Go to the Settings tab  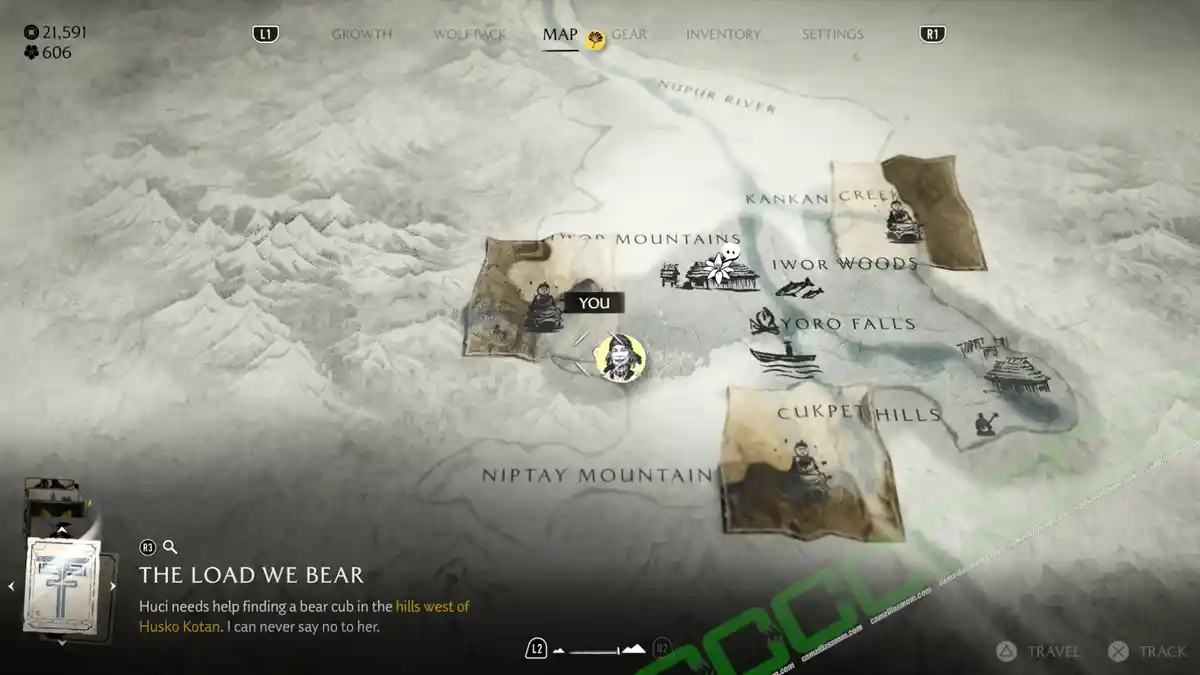click(832, 34)
